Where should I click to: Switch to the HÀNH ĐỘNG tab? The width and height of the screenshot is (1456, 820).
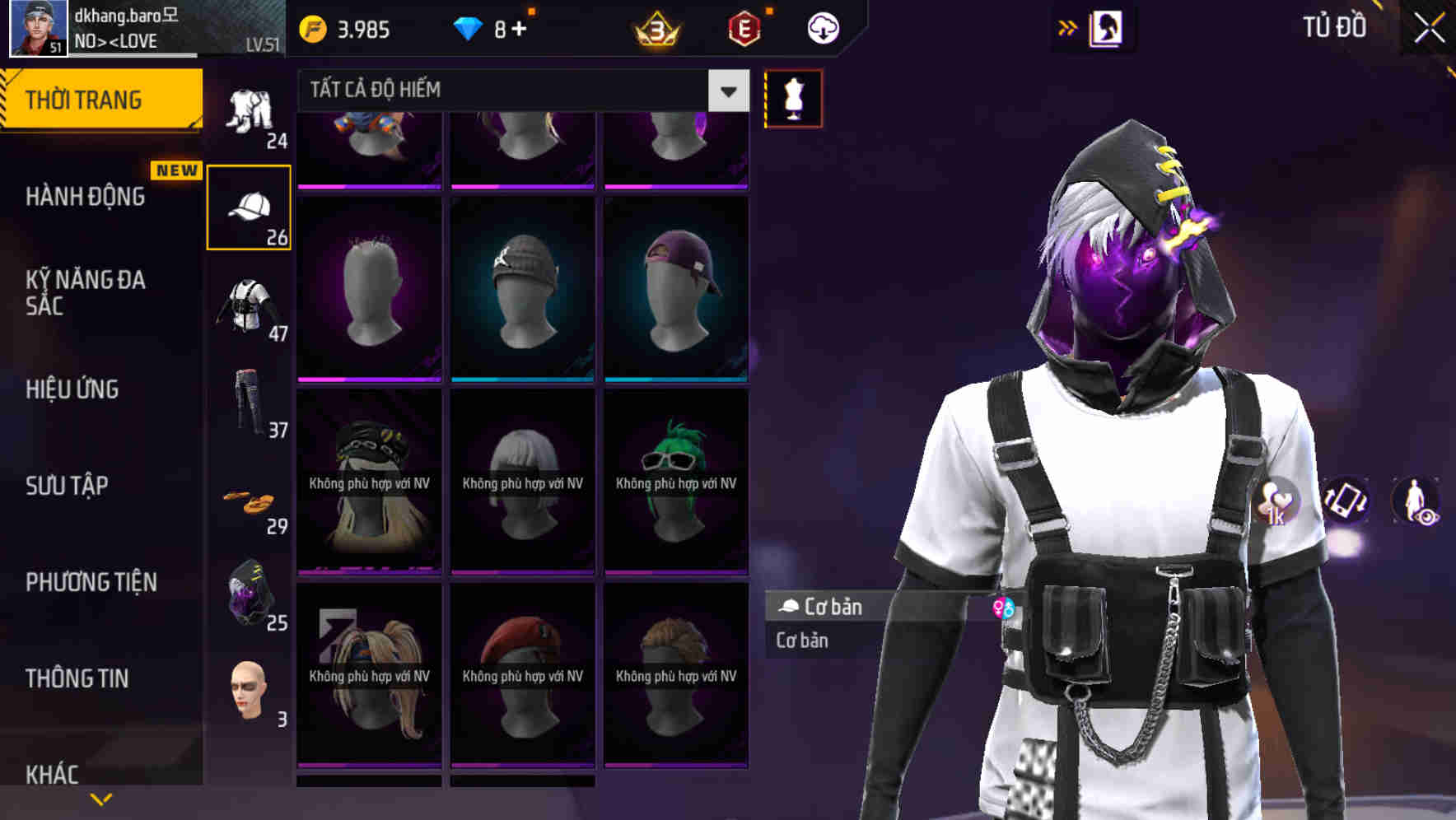(x=85, y=196)
